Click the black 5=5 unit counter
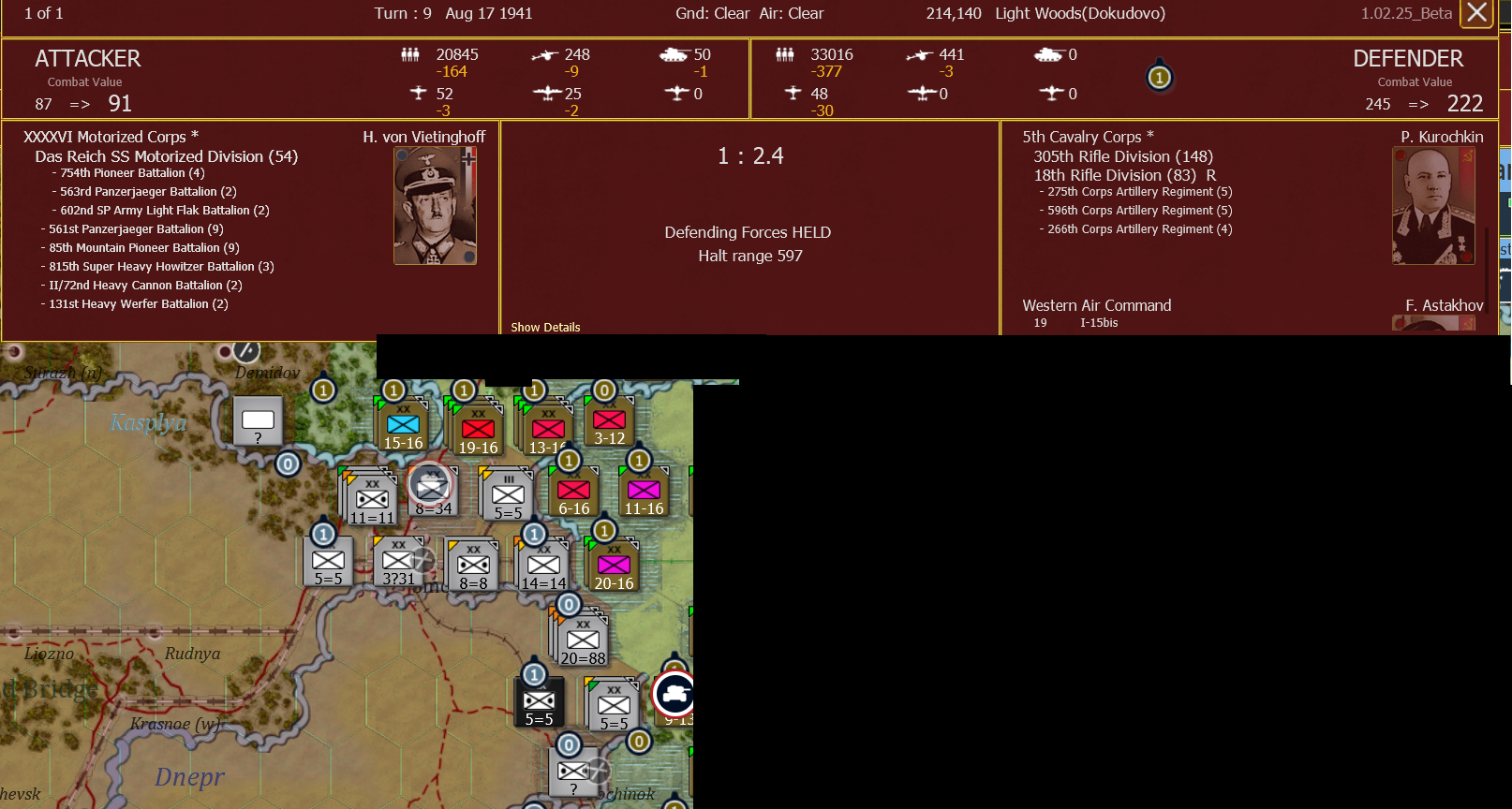 540,700
